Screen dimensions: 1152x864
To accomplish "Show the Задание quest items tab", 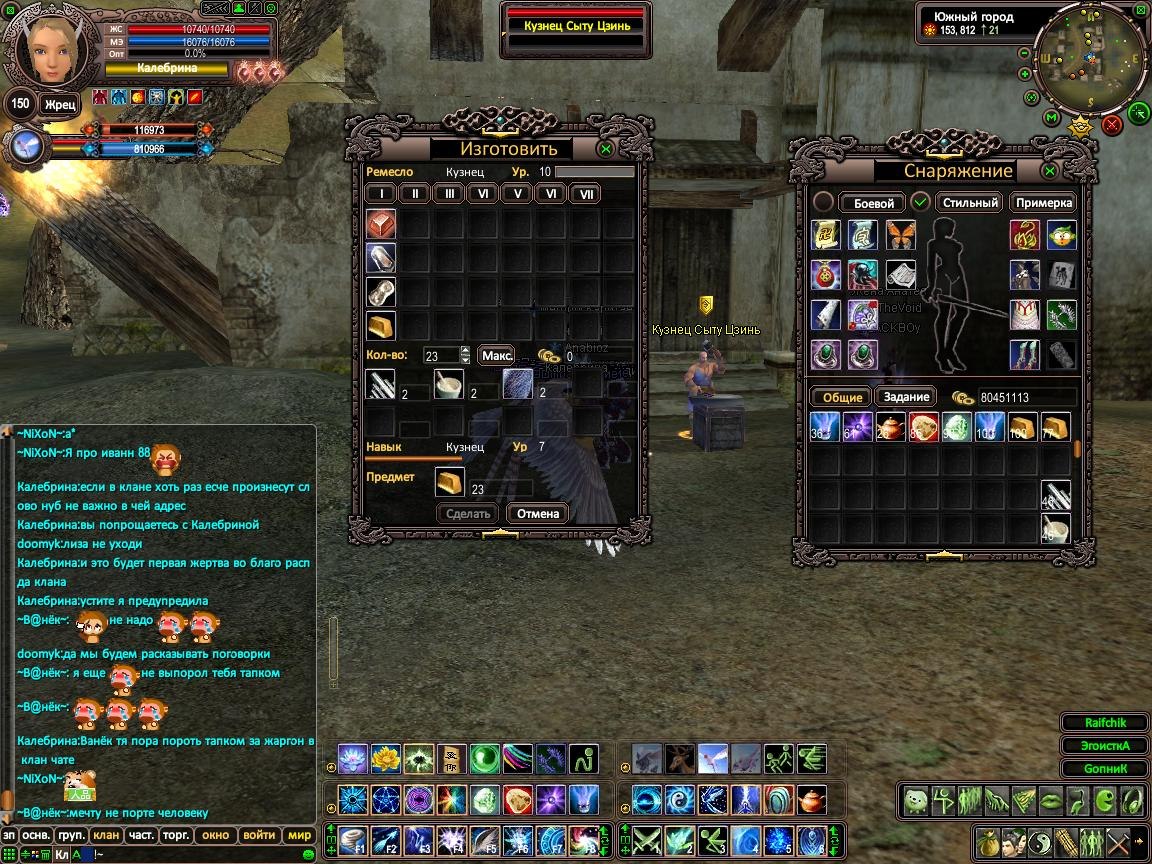I will (907, 397).
